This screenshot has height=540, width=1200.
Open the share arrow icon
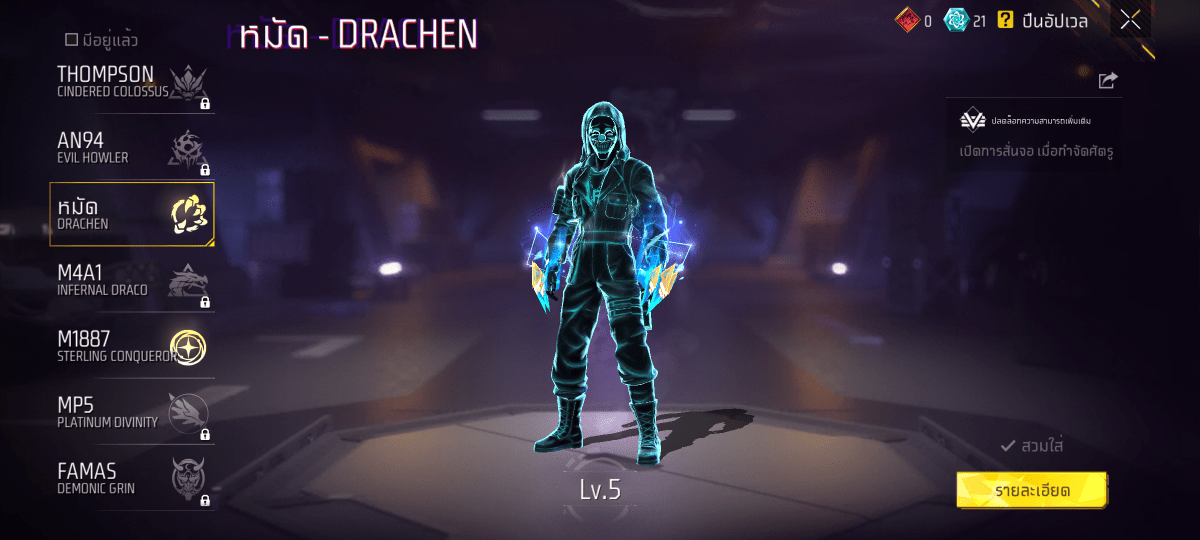coord(1107,80)
